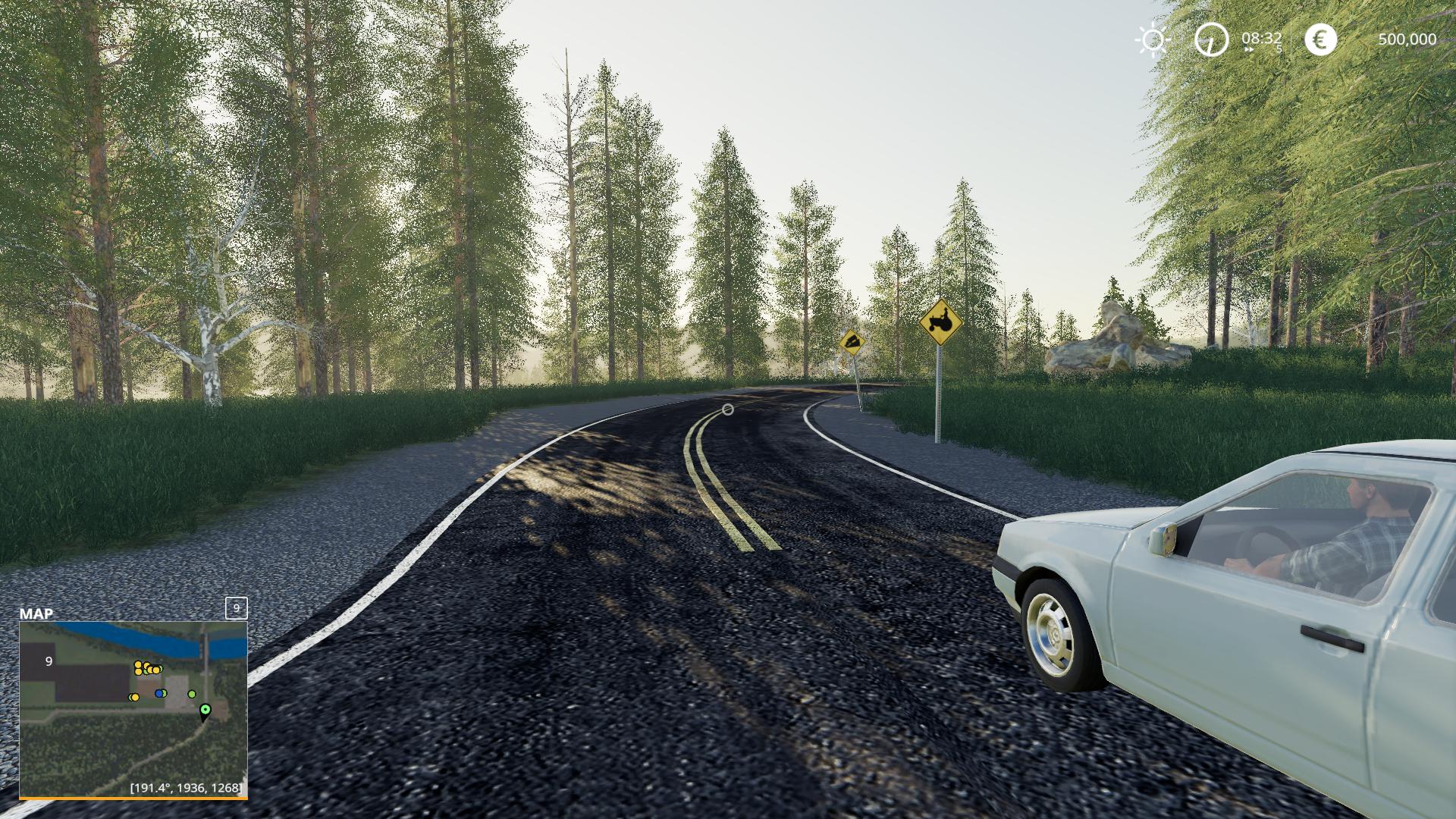
Task: Select the game clock icon
Action: [1211, 39]
